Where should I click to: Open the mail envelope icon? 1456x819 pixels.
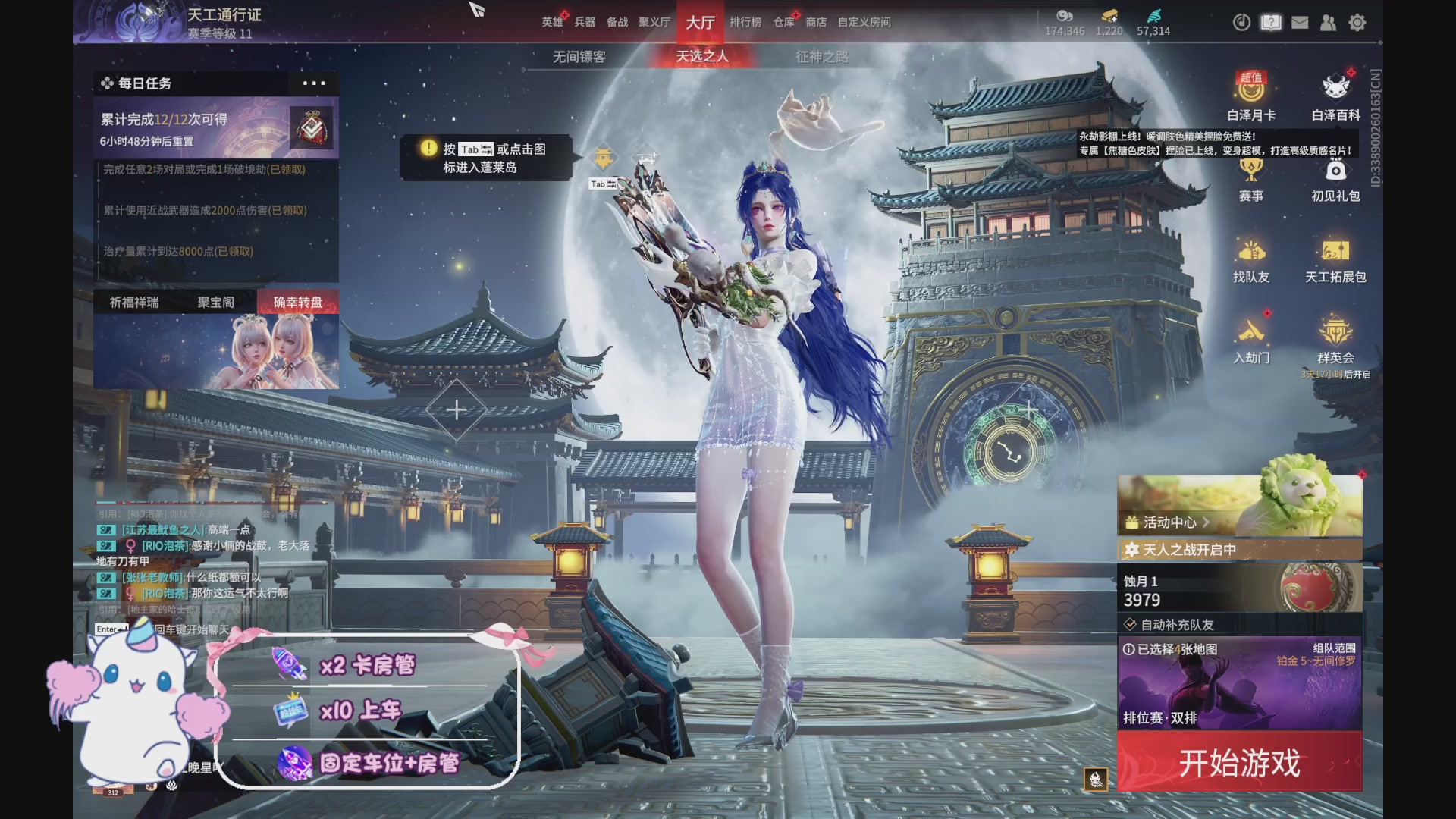click(x=1299, y=23)
